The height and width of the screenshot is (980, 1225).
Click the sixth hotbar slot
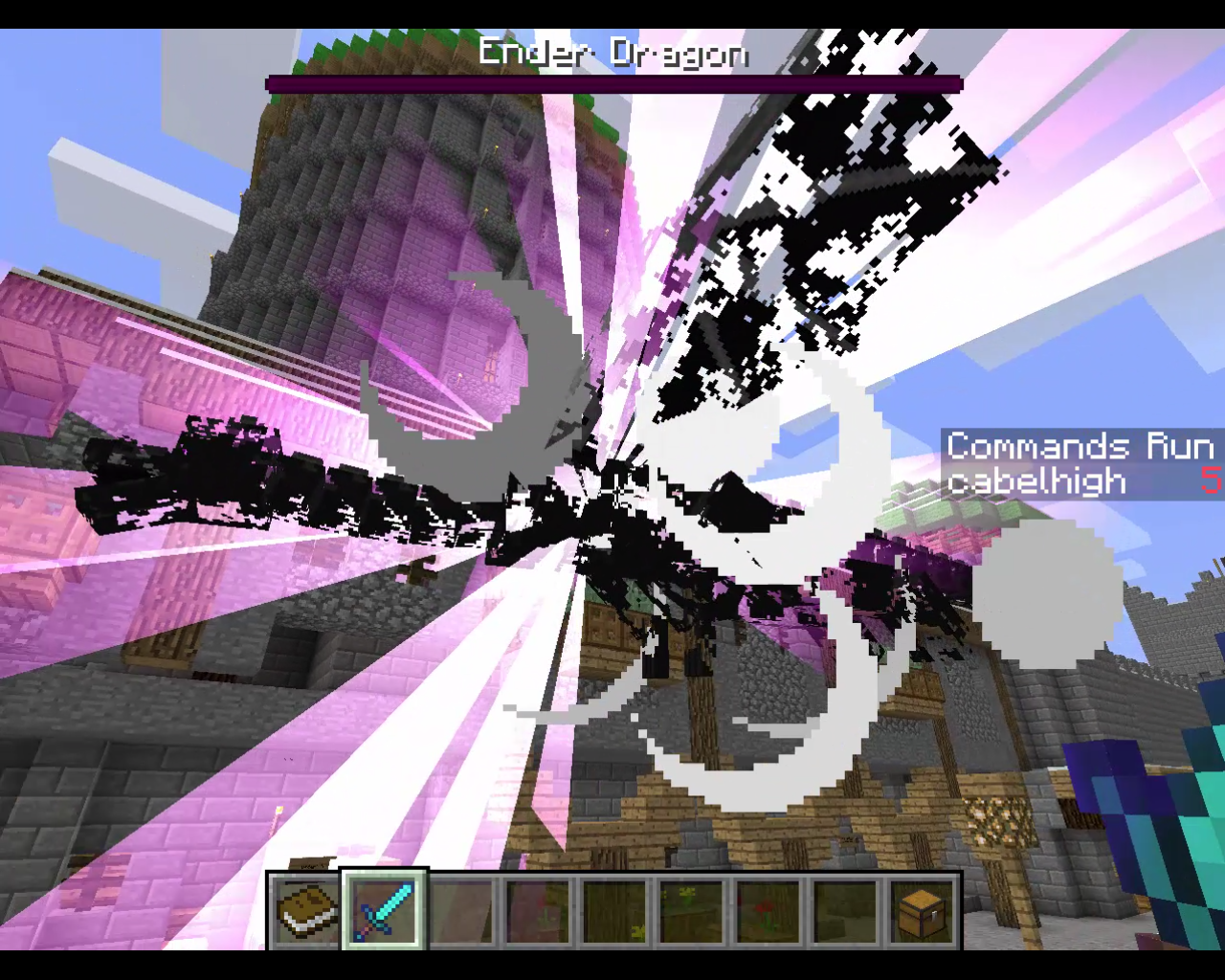pyautogui.click(x=689, y=914)
